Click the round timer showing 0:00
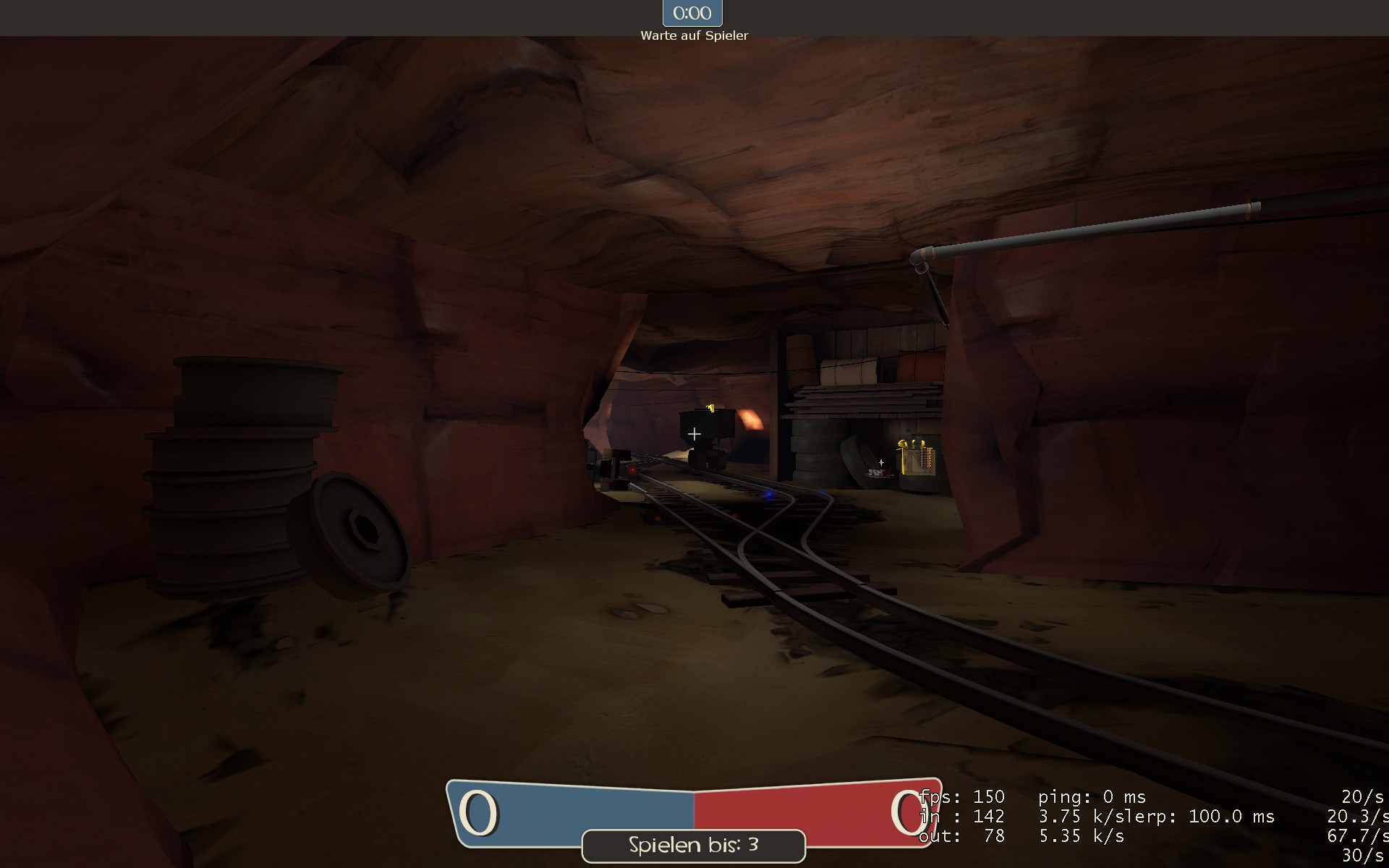 (x=692, y=12)
